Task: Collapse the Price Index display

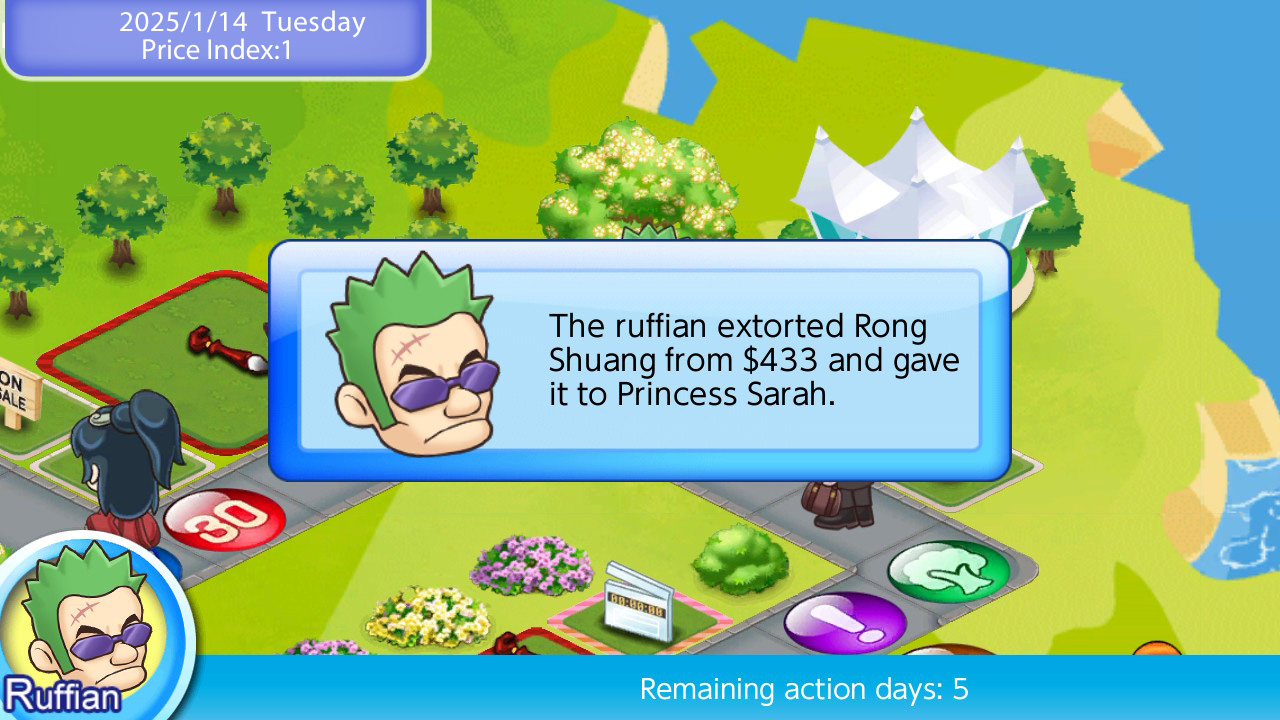Action: (x=214, y=50)
